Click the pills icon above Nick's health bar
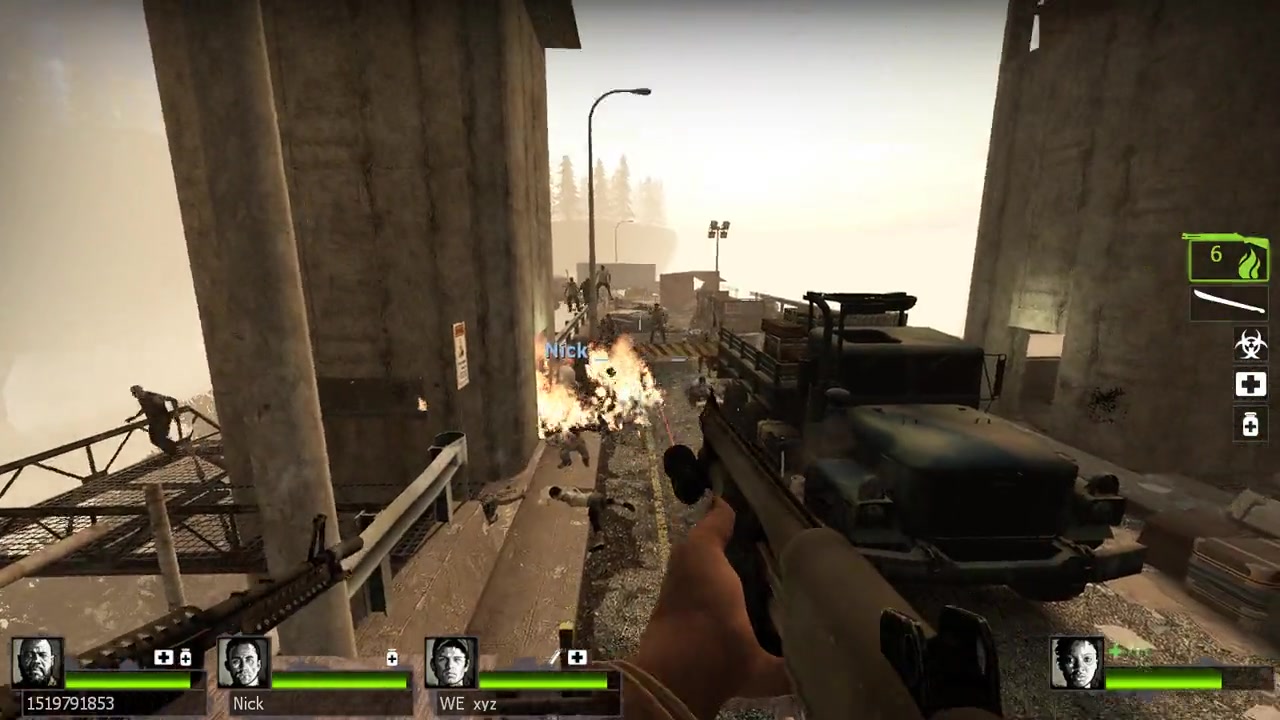The height and width of the screenshot is (720, 1280). click(x=392, y=658)
